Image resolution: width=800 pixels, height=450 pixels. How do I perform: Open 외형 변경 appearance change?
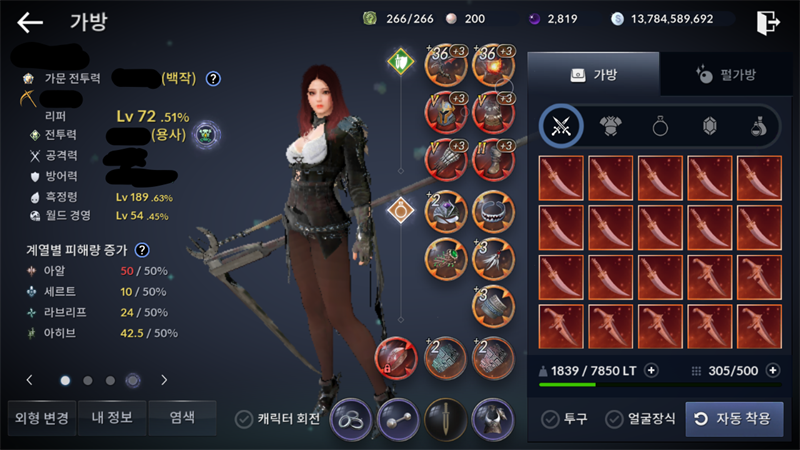40,418
